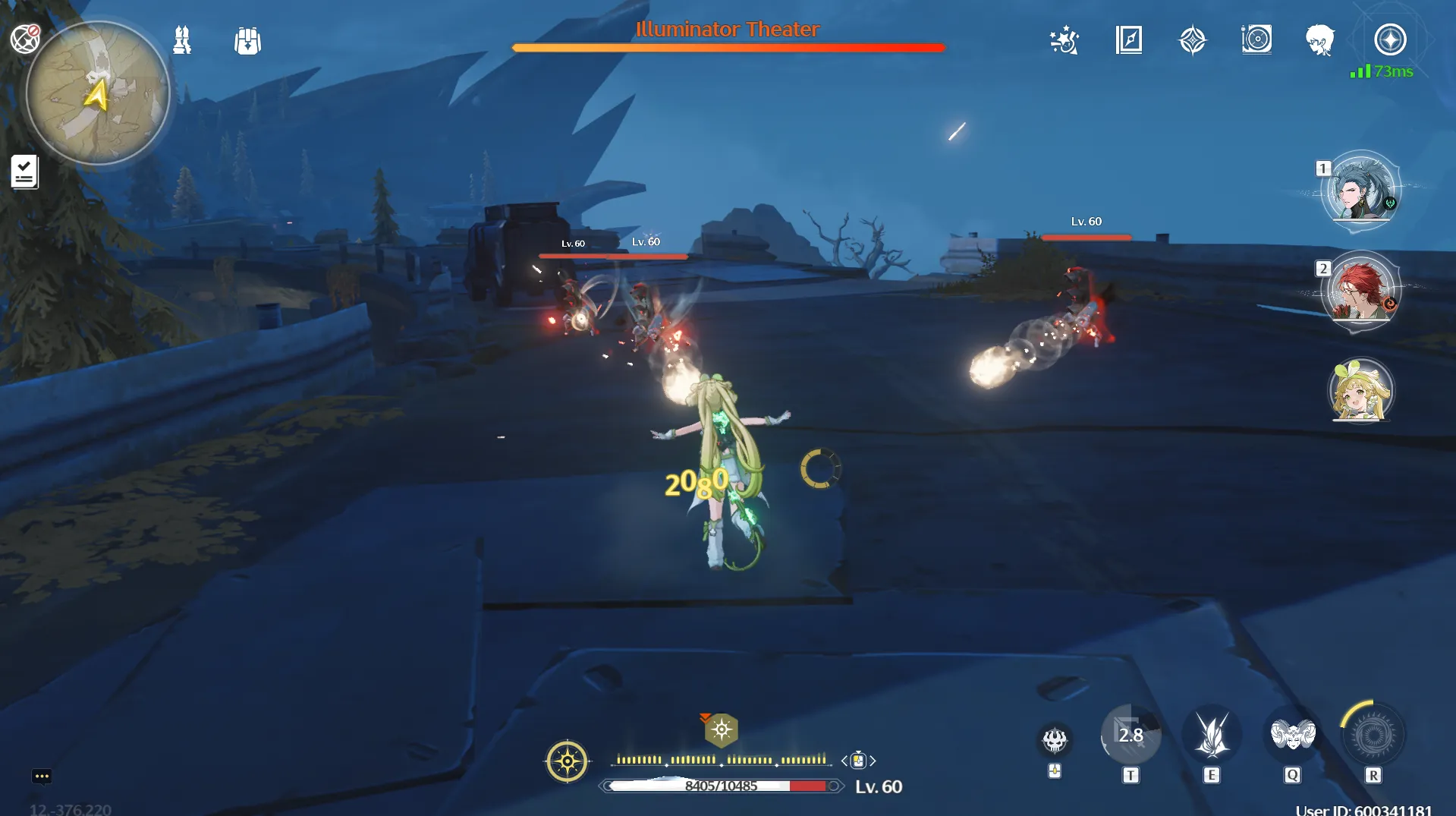1456x816 pixels.
Task: Activate the skill showing 2.8 cooldown
Action: click(x=1131, y=735)
